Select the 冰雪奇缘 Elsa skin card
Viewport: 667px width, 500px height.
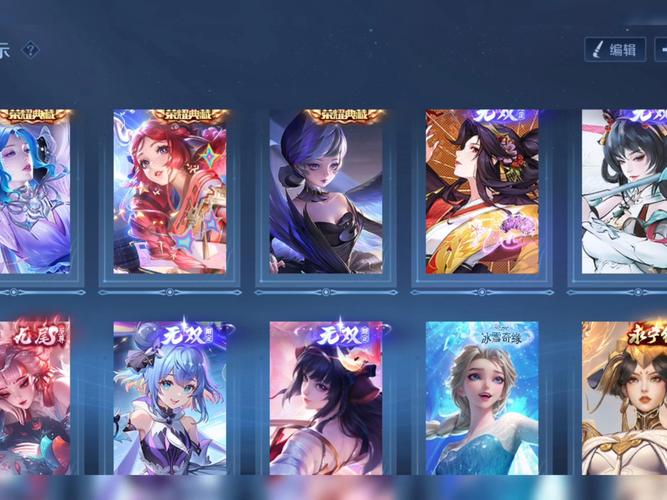[482, 398]
